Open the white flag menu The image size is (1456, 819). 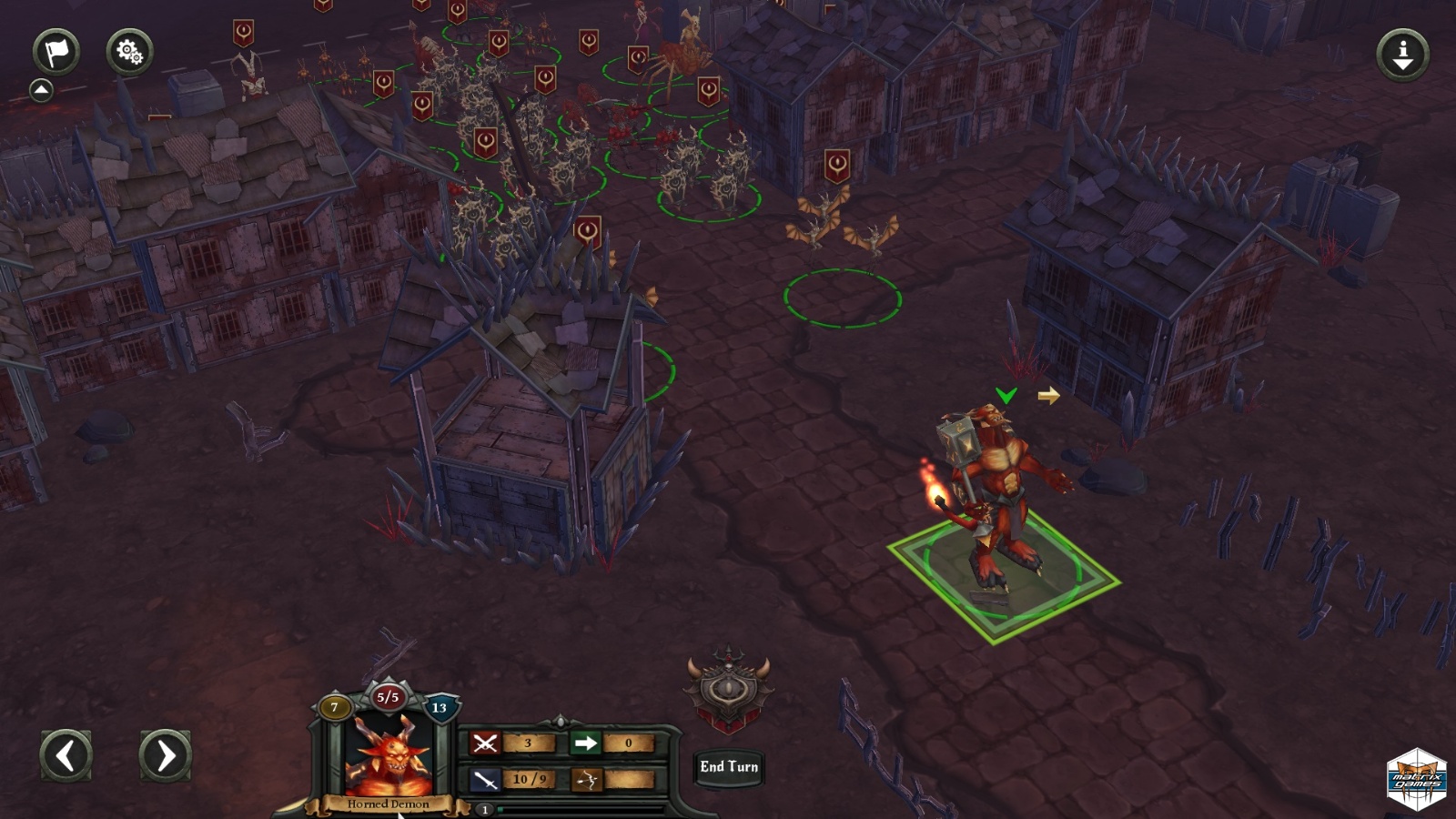(56, 51)
